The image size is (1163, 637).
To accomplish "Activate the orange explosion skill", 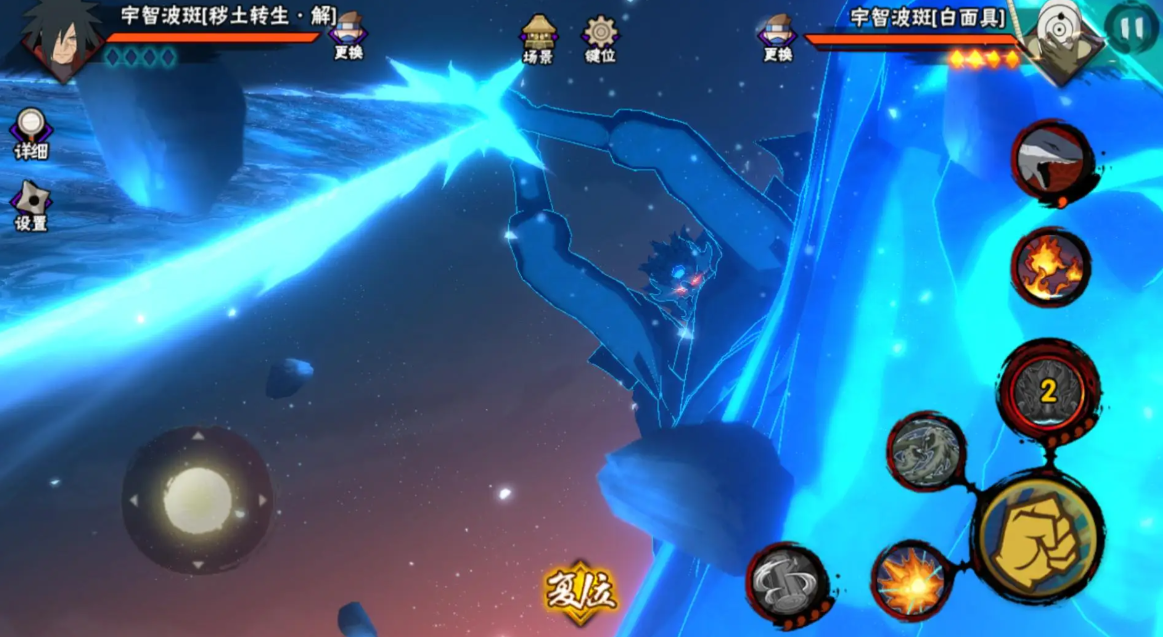I will (911, 583).
